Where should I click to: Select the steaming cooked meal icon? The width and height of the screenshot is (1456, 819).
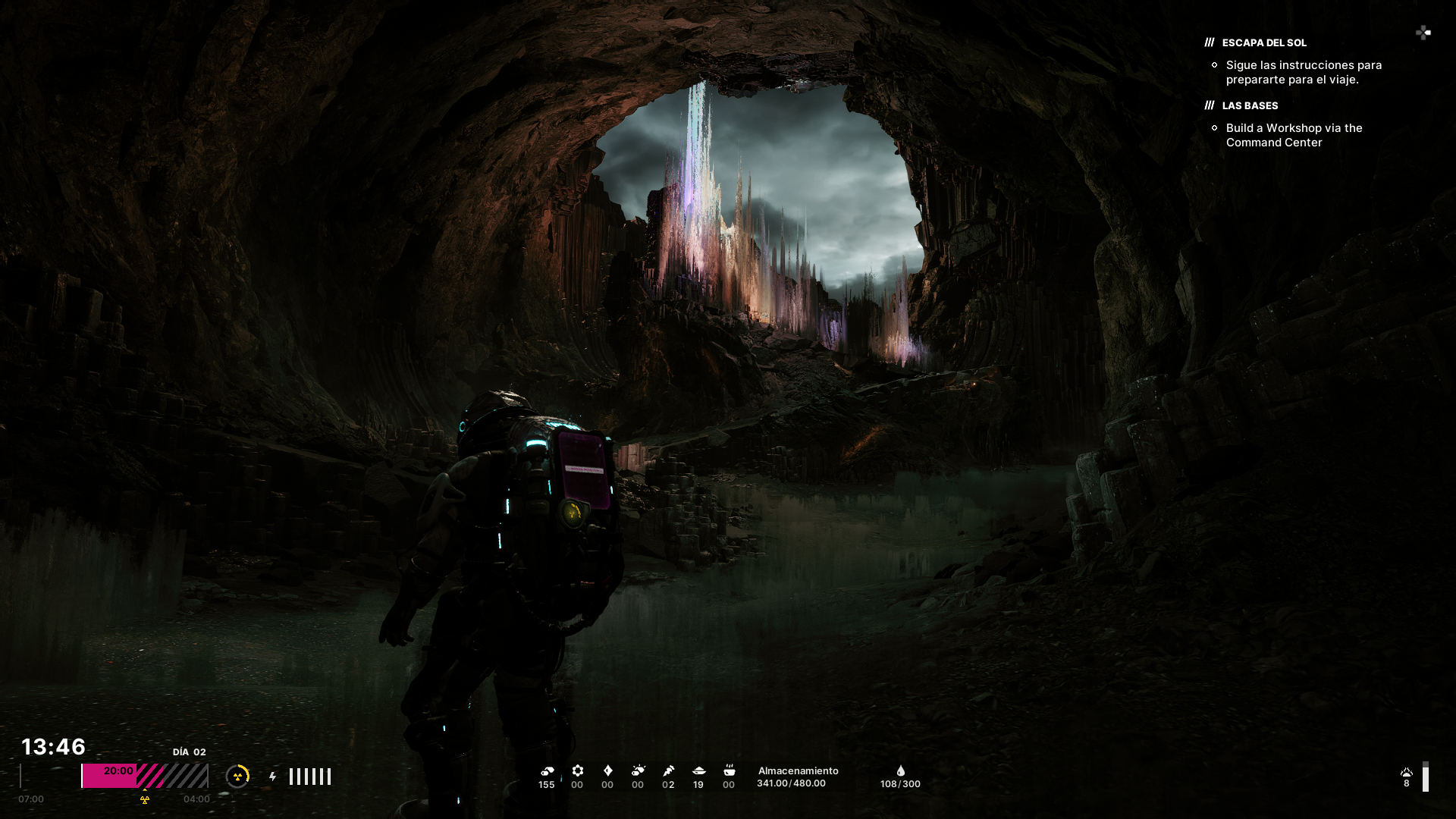coord(729,770)
